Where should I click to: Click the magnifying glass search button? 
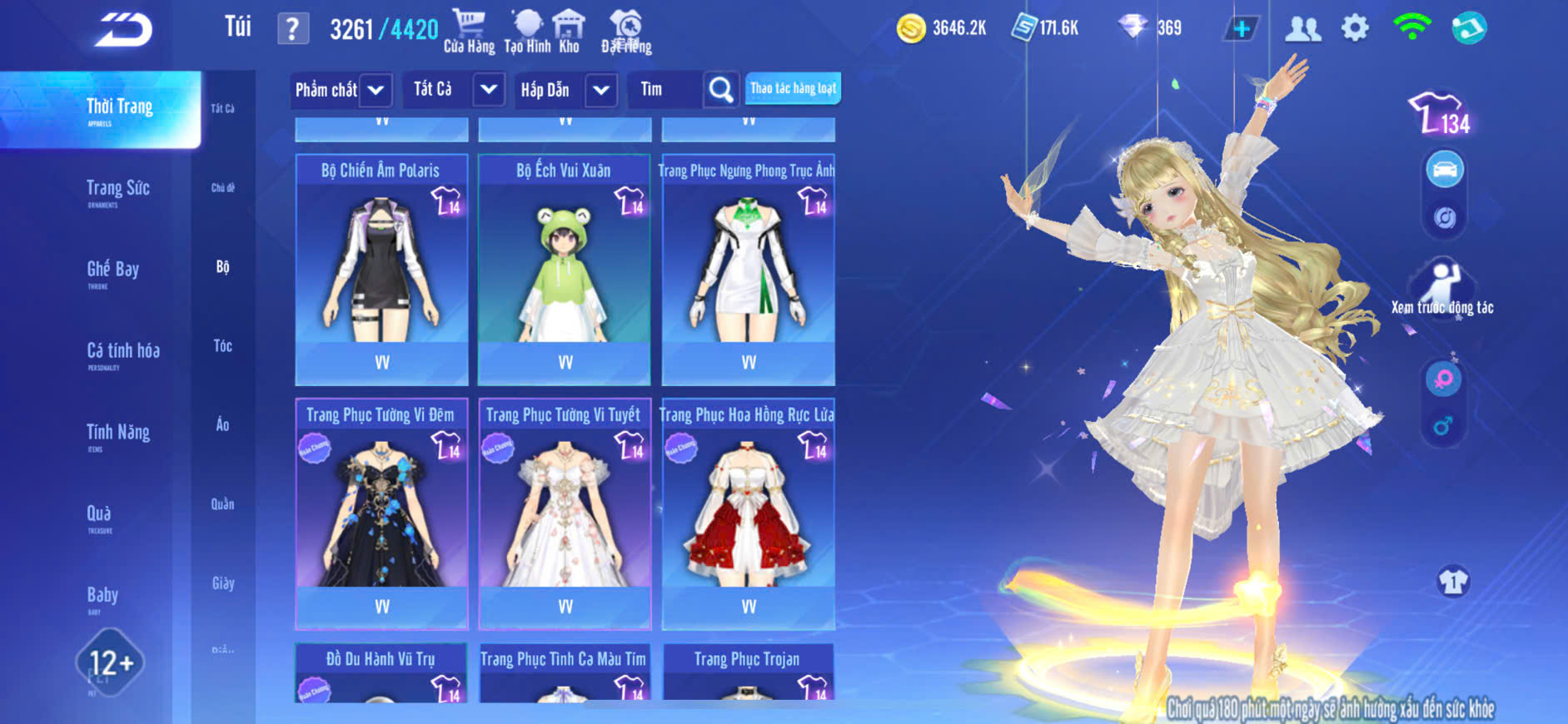click(x=720, y=90)
